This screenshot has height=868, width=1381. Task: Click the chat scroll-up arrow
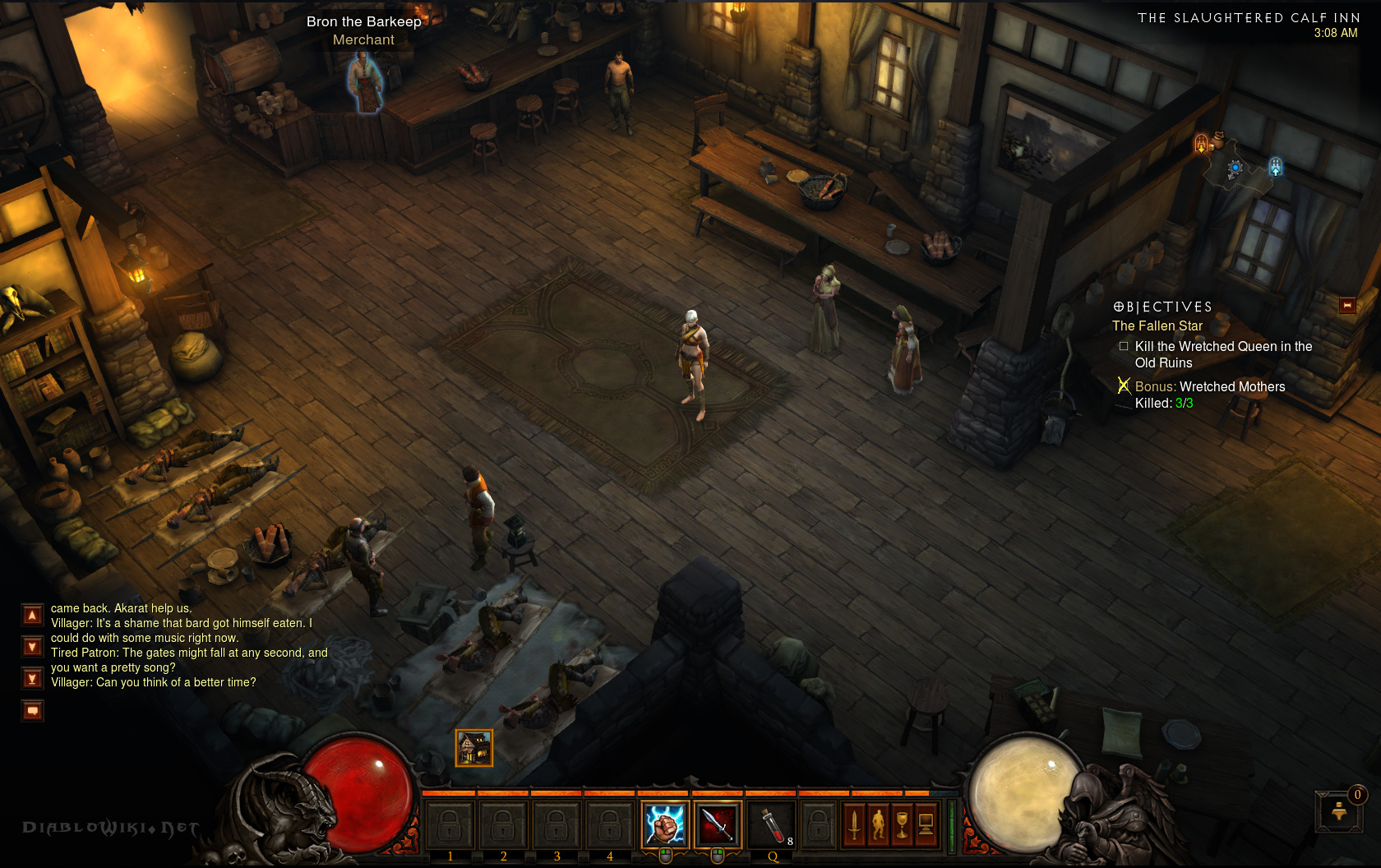[x=32, y=615]
